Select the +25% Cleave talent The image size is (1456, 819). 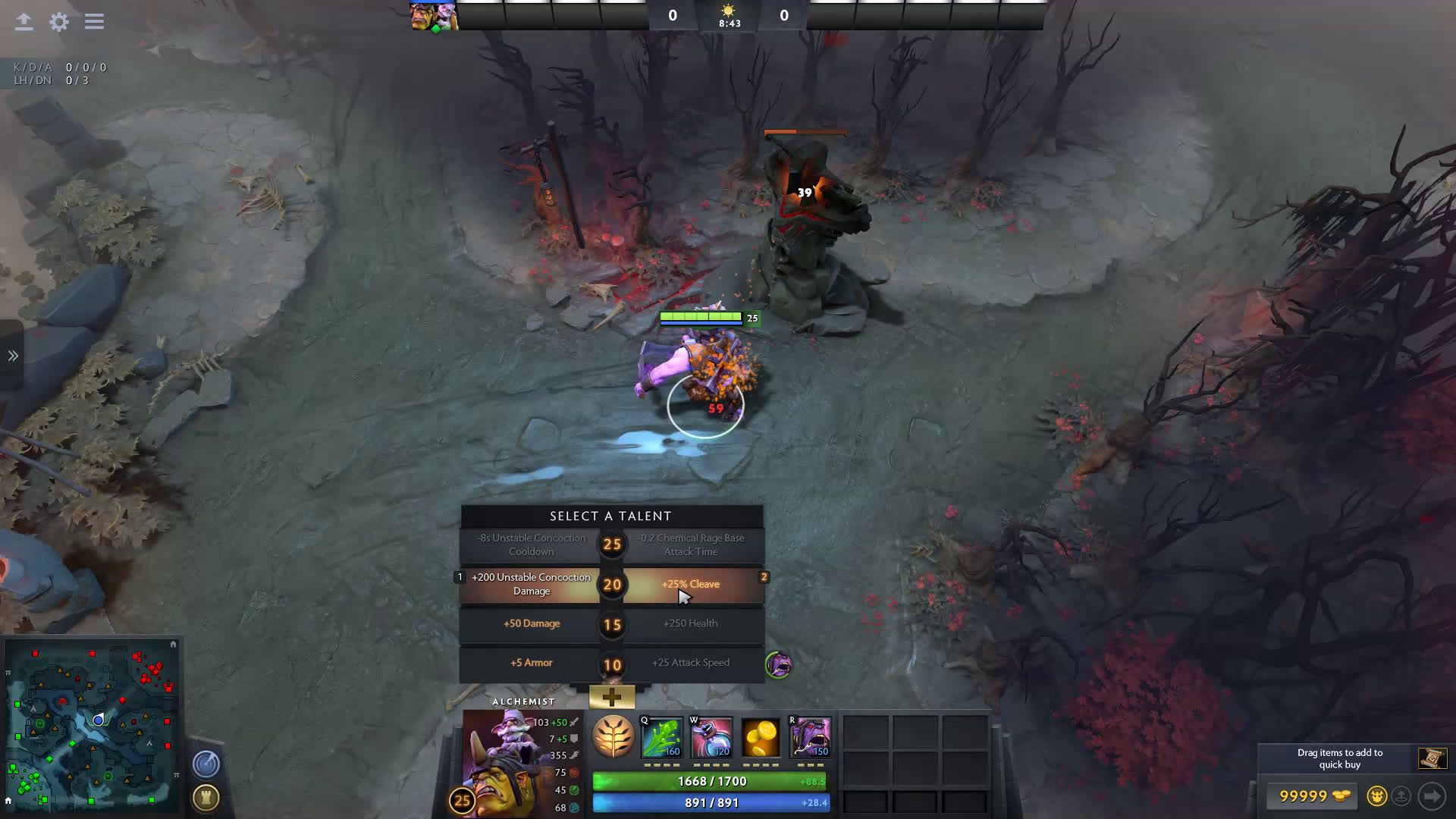(x=690, y=585)
